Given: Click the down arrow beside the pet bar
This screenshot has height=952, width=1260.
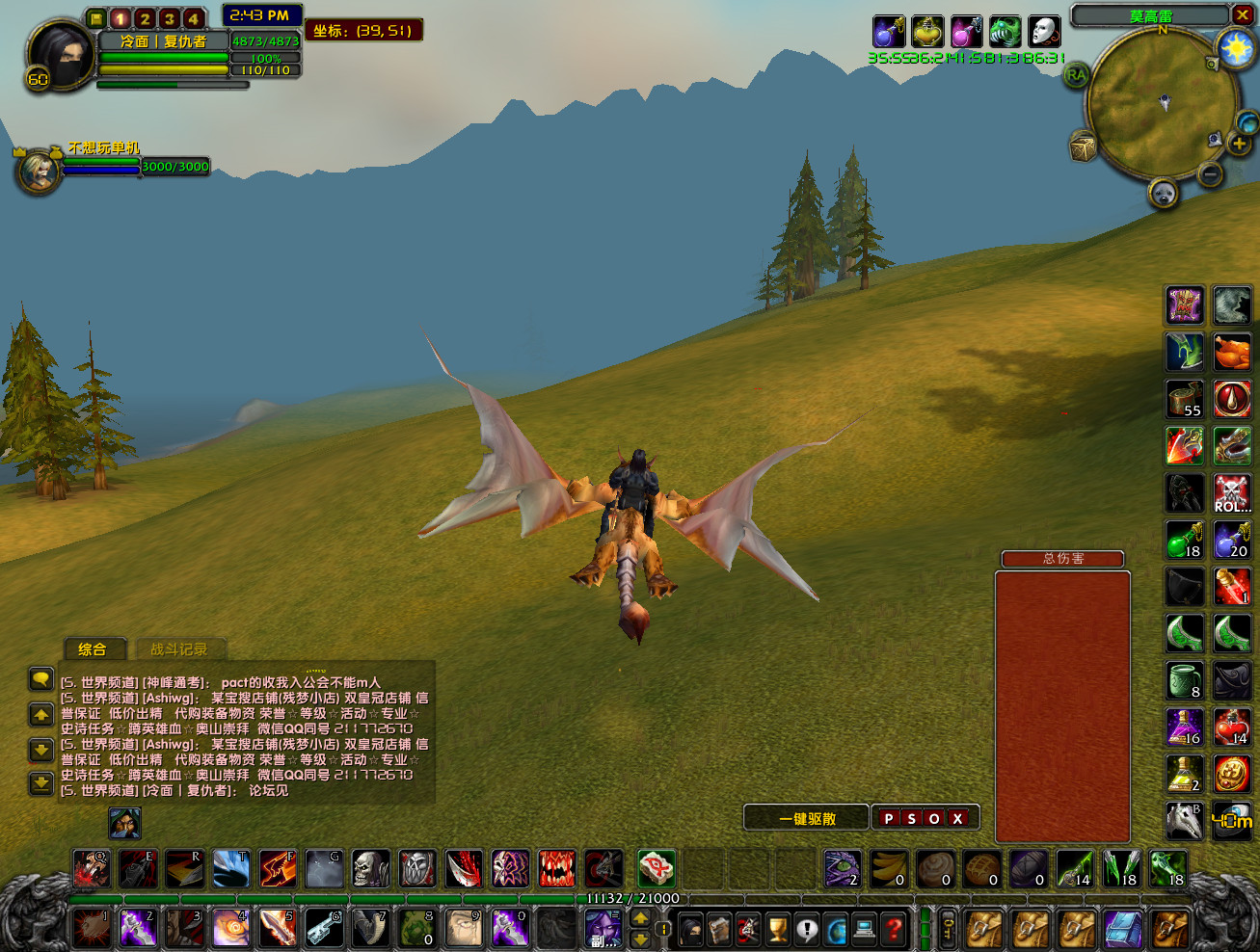Looking at the screenshot, I should 639,940.
